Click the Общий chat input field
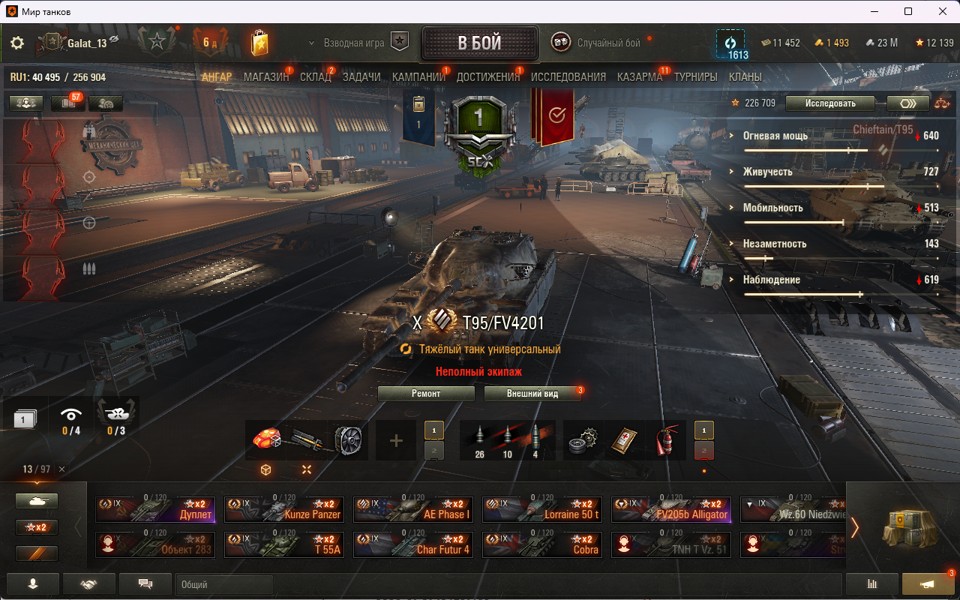Screen dimensions: 960x600 pyautogui.click(x=223, y=585)
